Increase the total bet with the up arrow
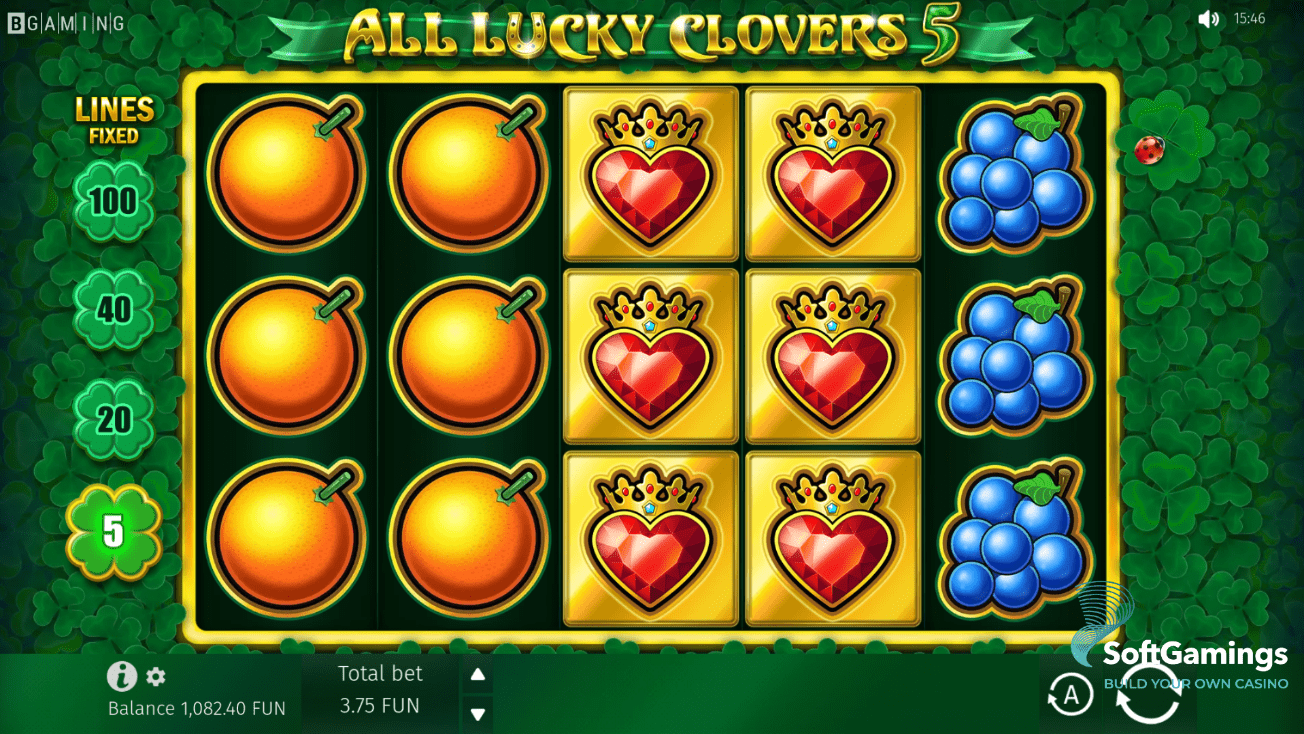This screenshot has height=734, width=1304. click(x=477, y=674)
